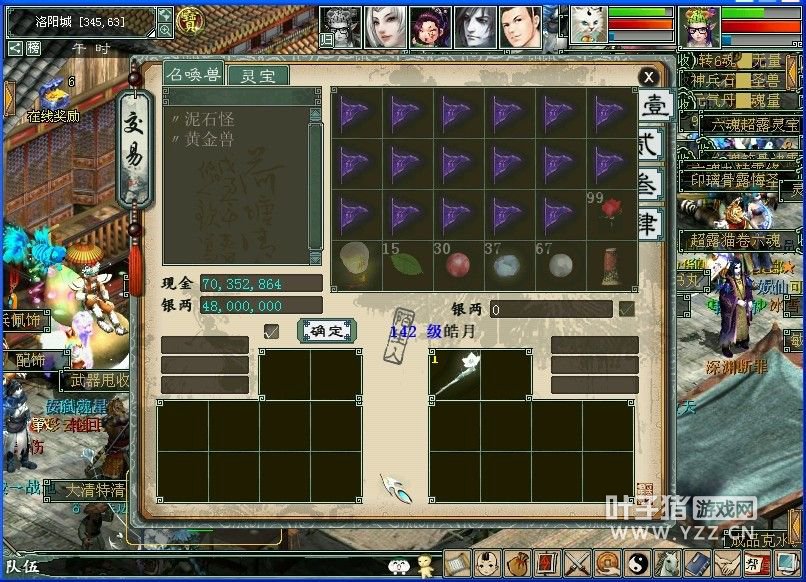This screenshot has height=582, width=806.
Task: Choose the glowing lantern item
Action: [355, 263]
